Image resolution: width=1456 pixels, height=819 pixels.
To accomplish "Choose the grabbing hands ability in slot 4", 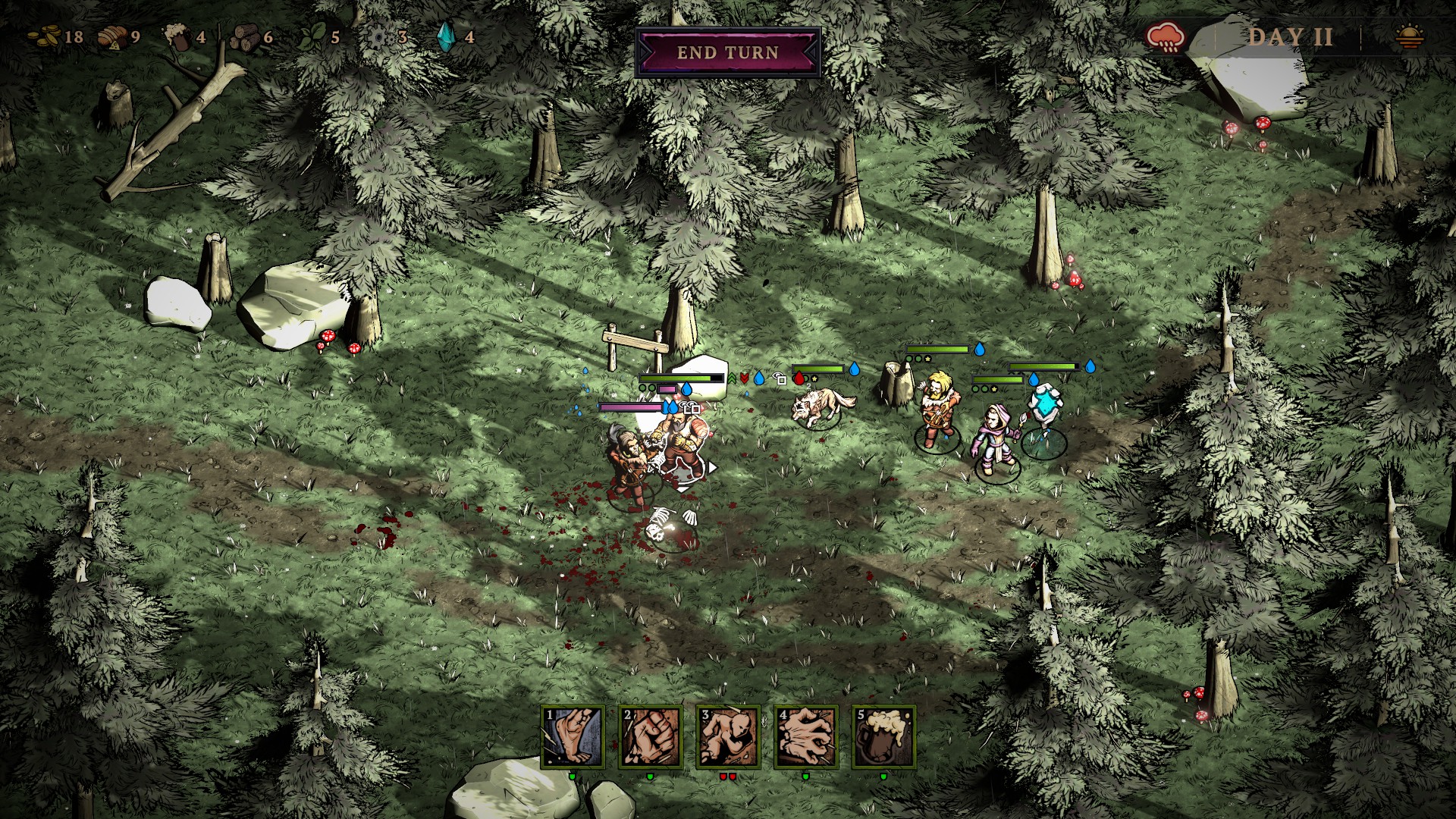I will click(805, 736).
